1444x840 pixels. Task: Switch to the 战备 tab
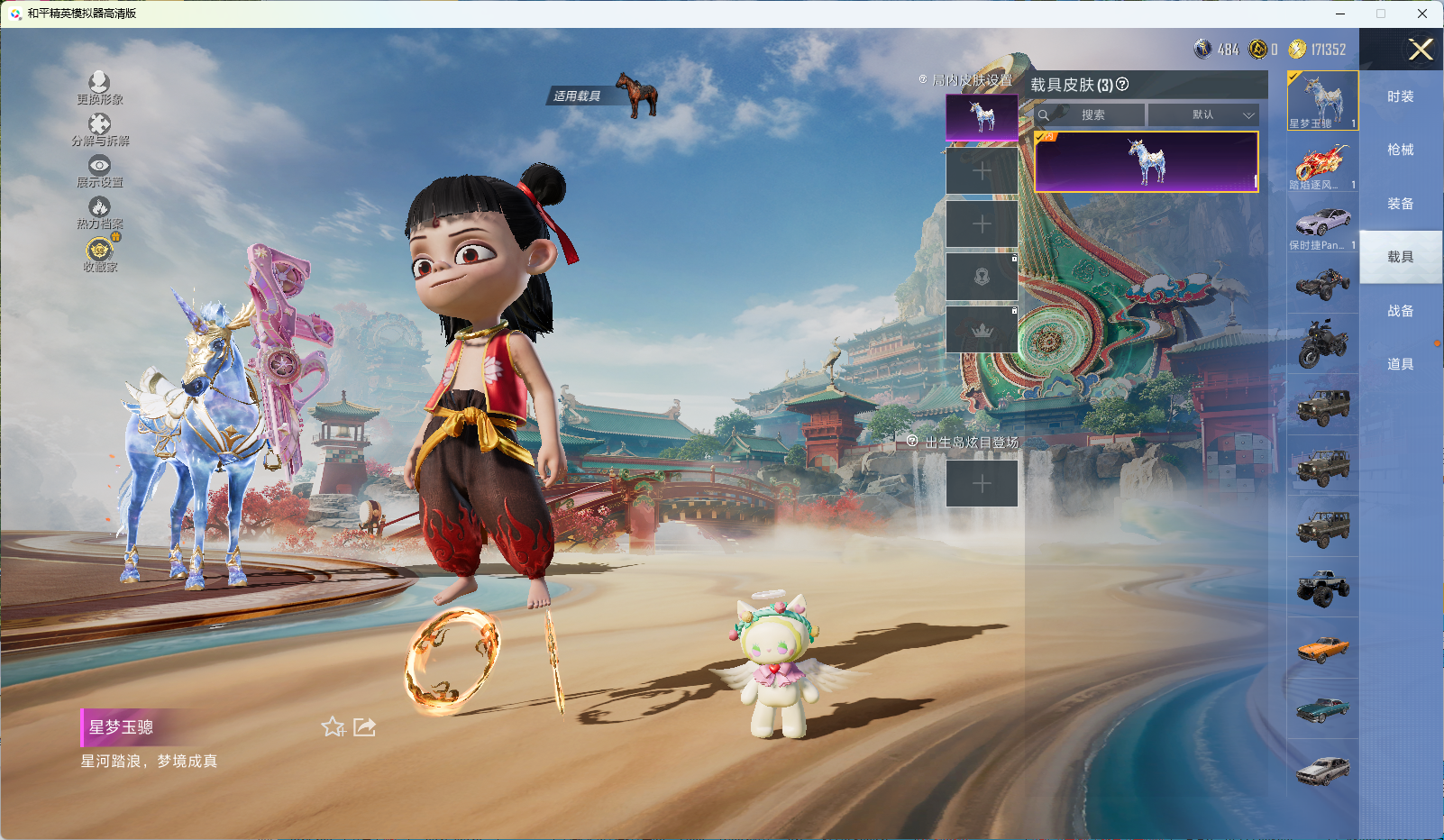point(1400,311)
